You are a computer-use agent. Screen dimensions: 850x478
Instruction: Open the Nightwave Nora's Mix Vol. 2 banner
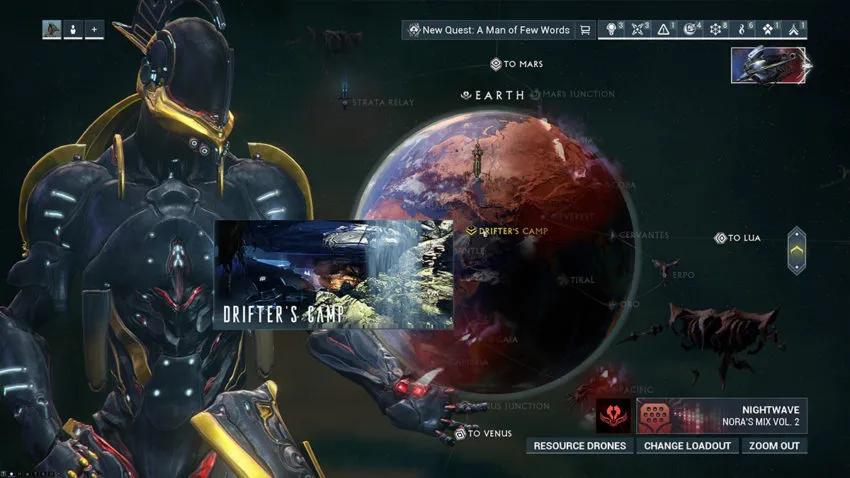click(721, 415)
